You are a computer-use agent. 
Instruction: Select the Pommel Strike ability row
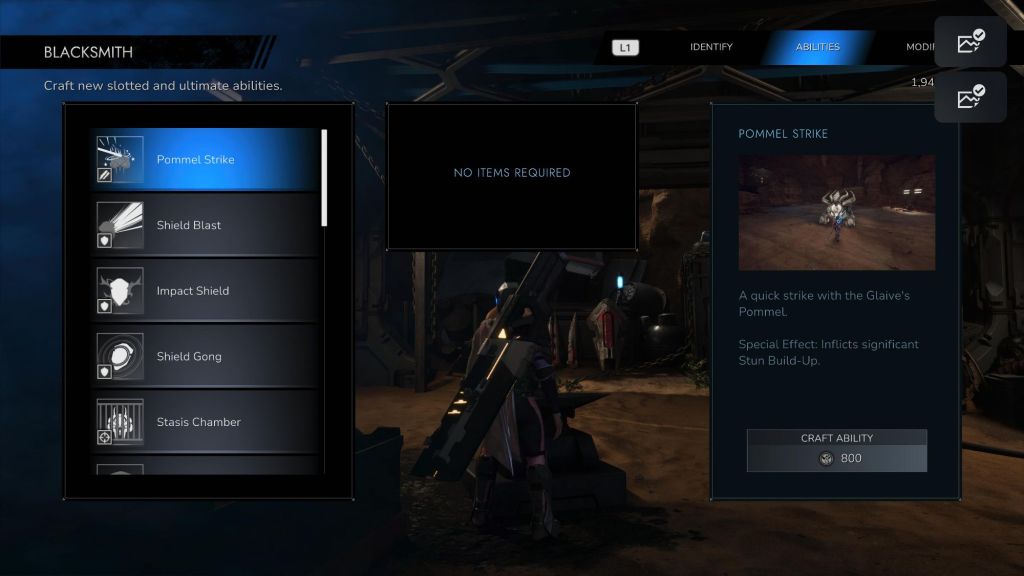pos(205,160)
